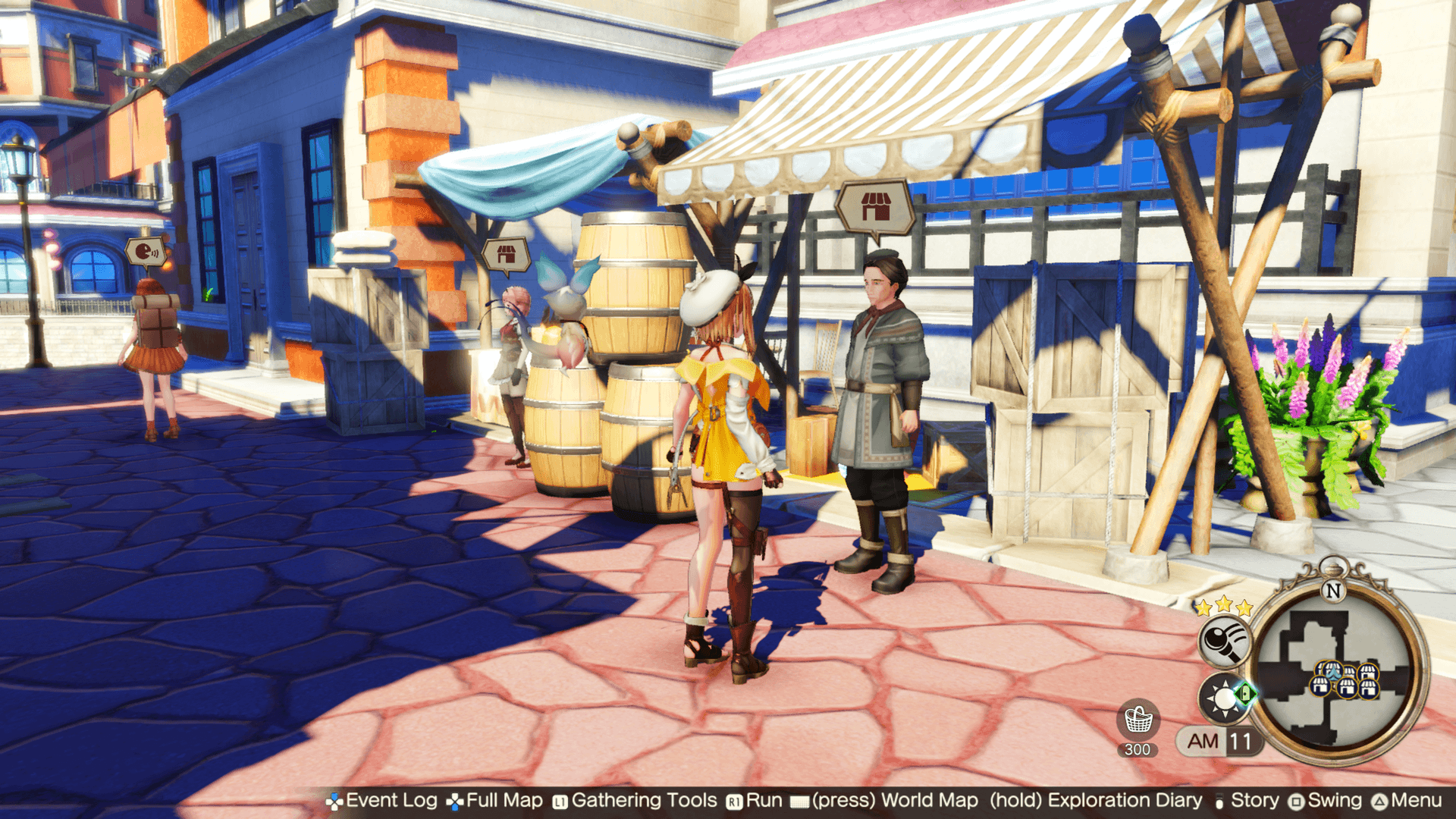1456x819 pixels.
Task: Select the gathering basket icon
Action: [x=1137, y=720]
